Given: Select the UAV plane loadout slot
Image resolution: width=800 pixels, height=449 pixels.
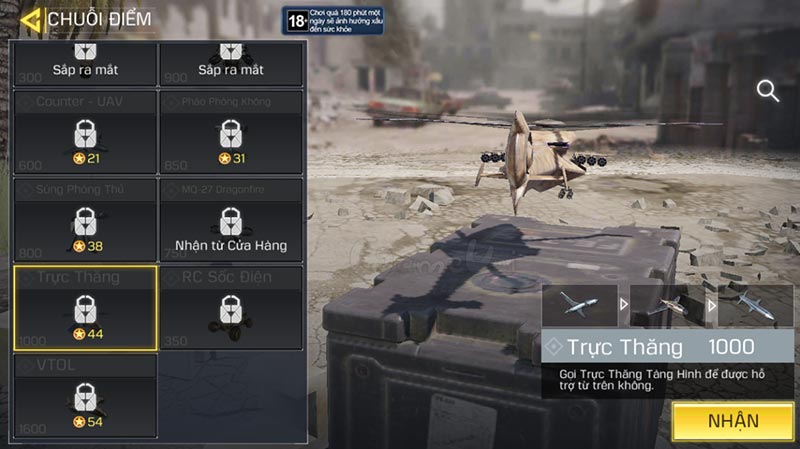Looking at the screenshot, I should (579, 305).
